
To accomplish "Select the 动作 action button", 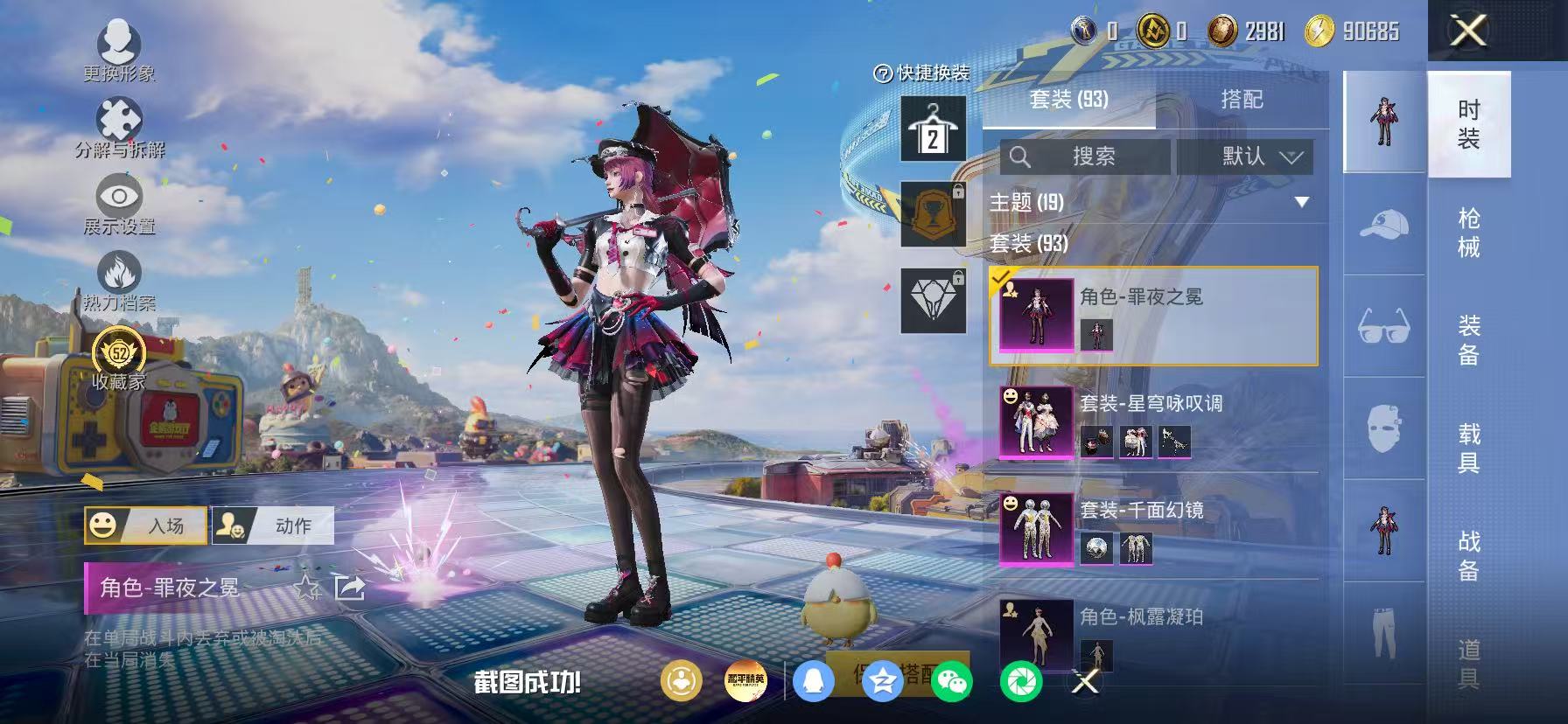I will click(272, 526).
